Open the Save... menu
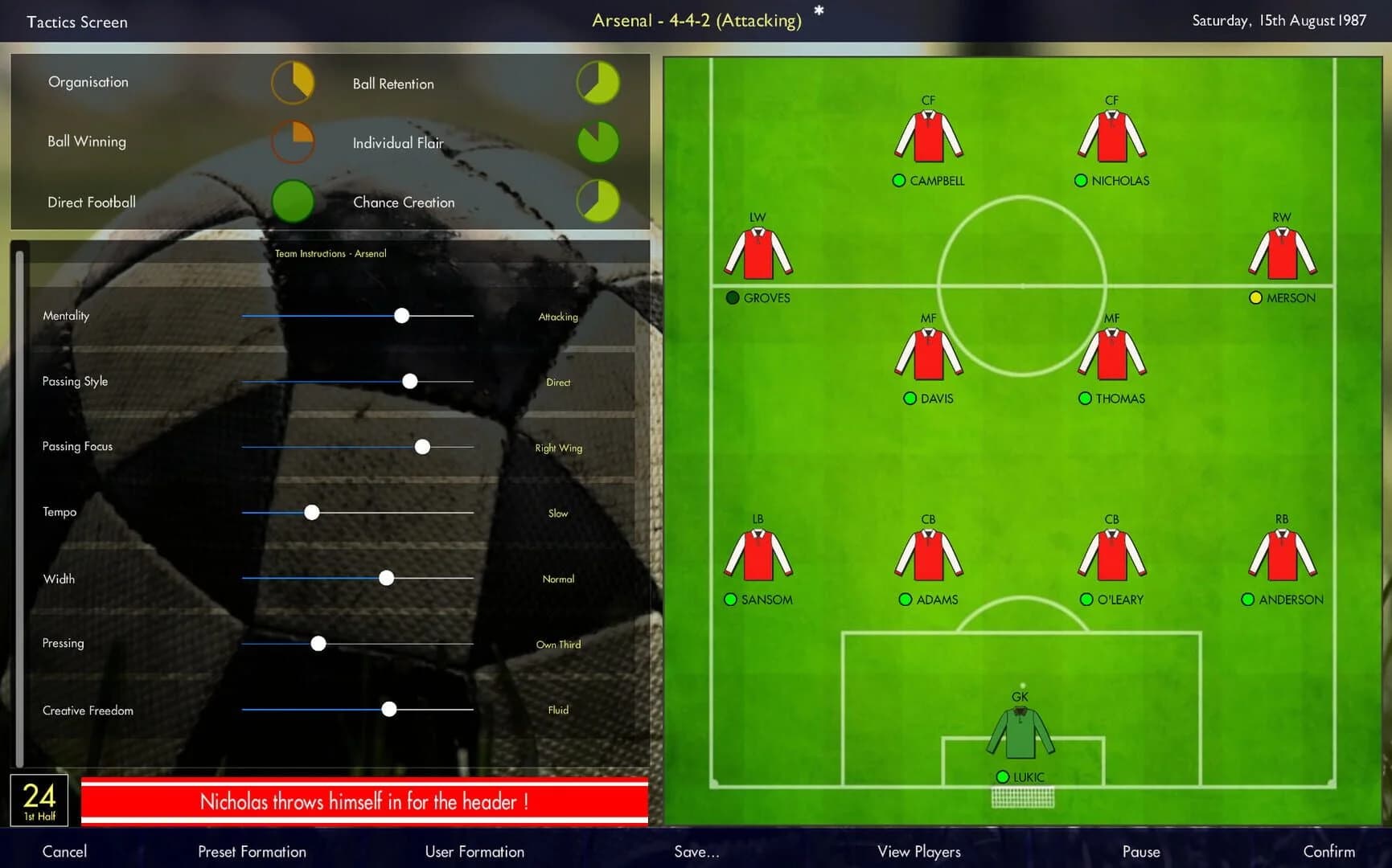Screen dimensions: 1392x868 (696, 851)
